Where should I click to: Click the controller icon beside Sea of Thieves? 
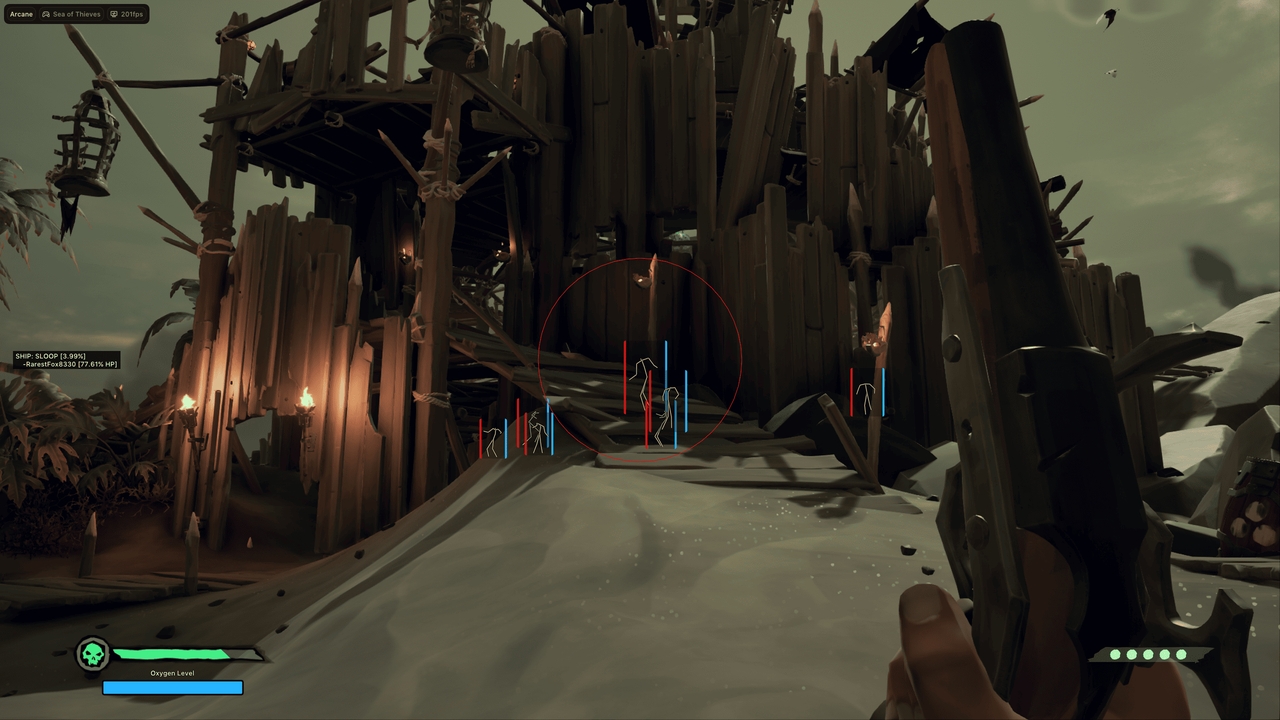(46, 14)
